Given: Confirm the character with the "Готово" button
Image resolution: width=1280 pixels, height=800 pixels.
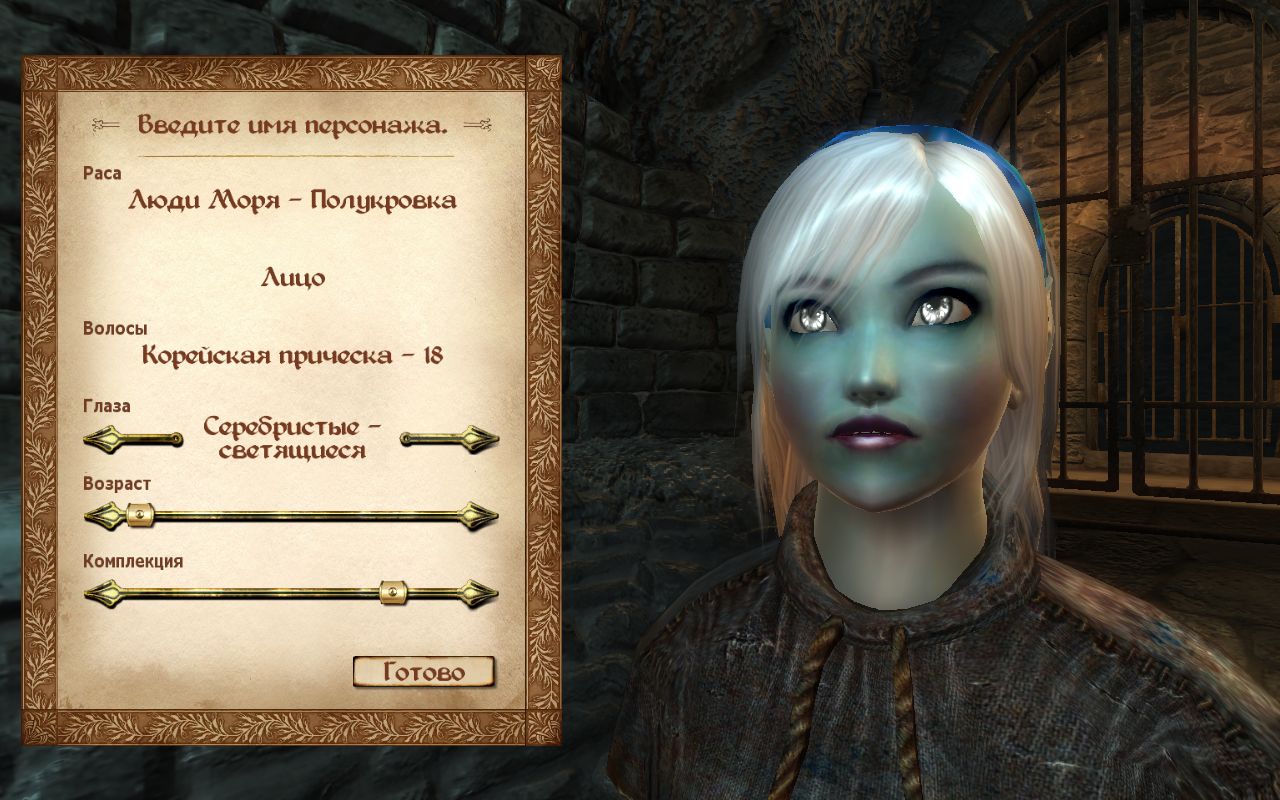Looking at the screenshot, I should pos(424,672).
